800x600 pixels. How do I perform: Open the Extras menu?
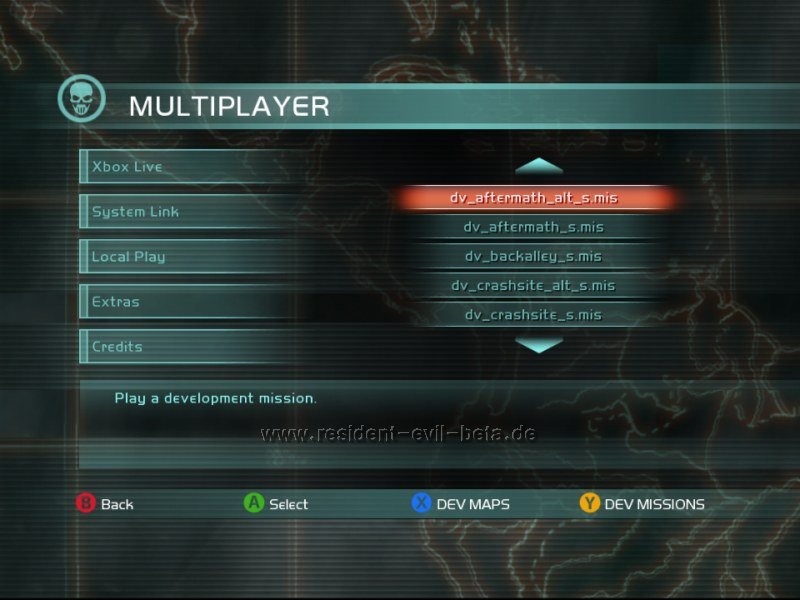pos(116,302)
